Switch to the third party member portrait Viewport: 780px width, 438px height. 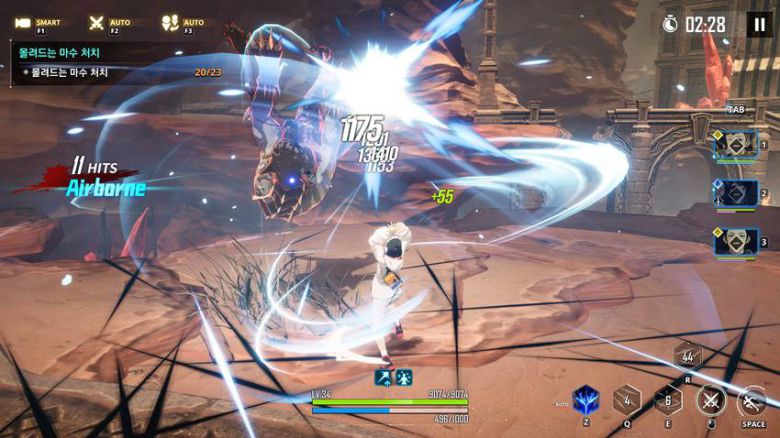(x=734, y=241)
